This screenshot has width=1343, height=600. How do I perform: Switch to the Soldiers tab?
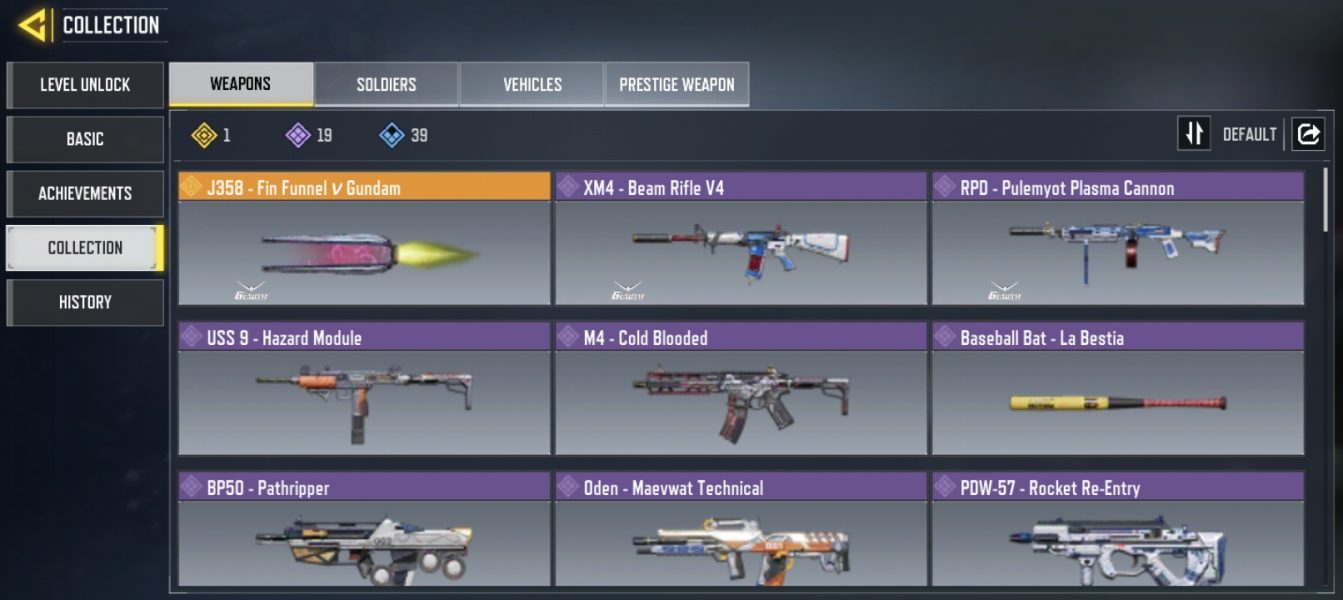386,85
